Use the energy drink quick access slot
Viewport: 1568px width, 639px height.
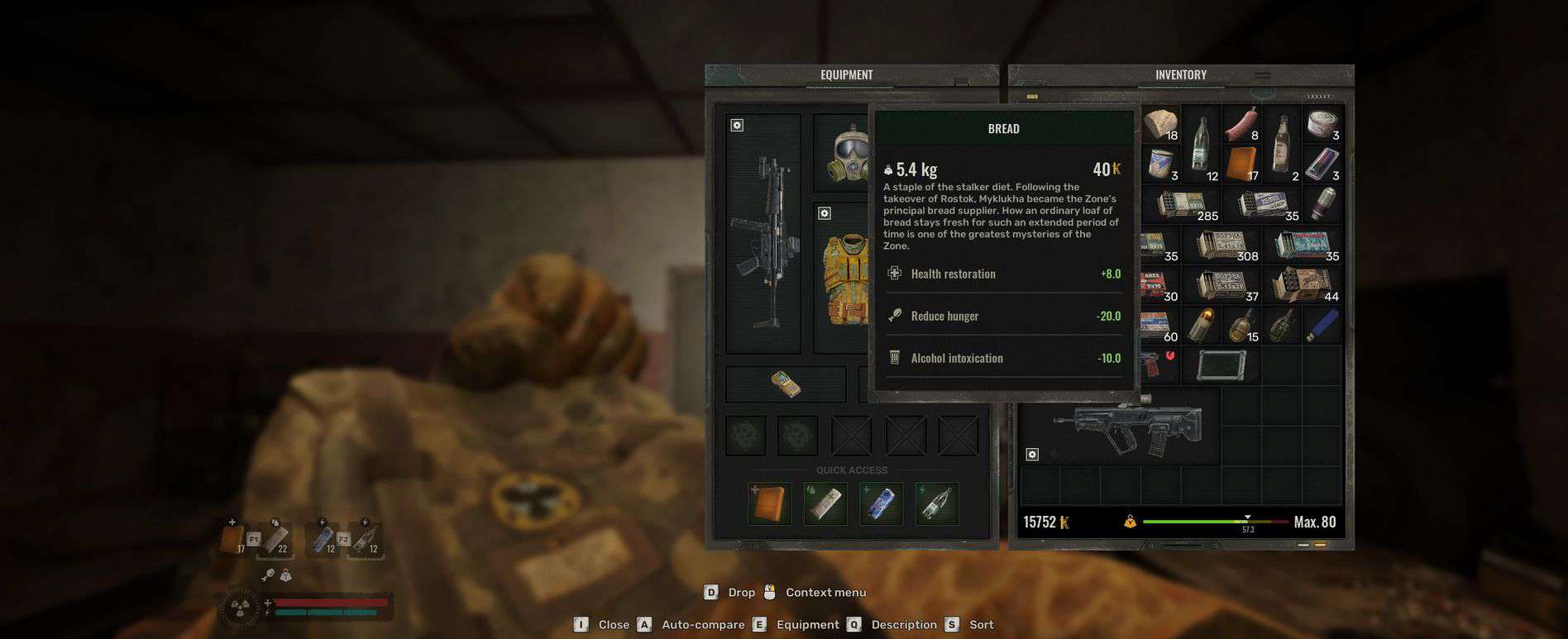pyautogui.click(x=881, y=504)
